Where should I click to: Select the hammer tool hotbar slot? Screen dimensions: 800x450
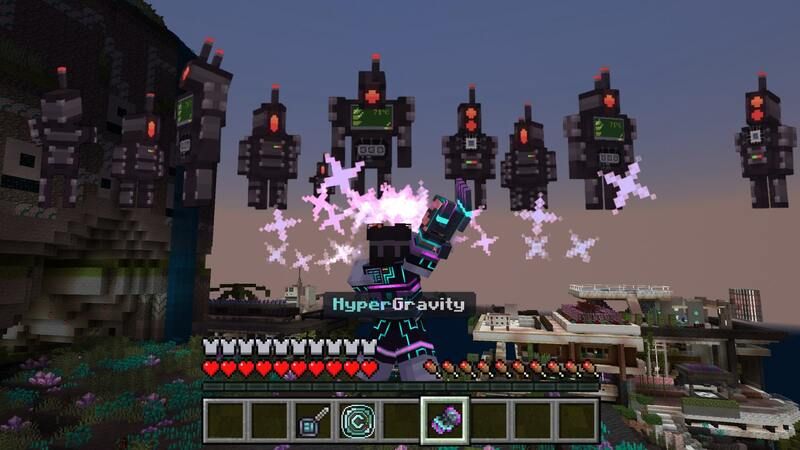(312, 420)
